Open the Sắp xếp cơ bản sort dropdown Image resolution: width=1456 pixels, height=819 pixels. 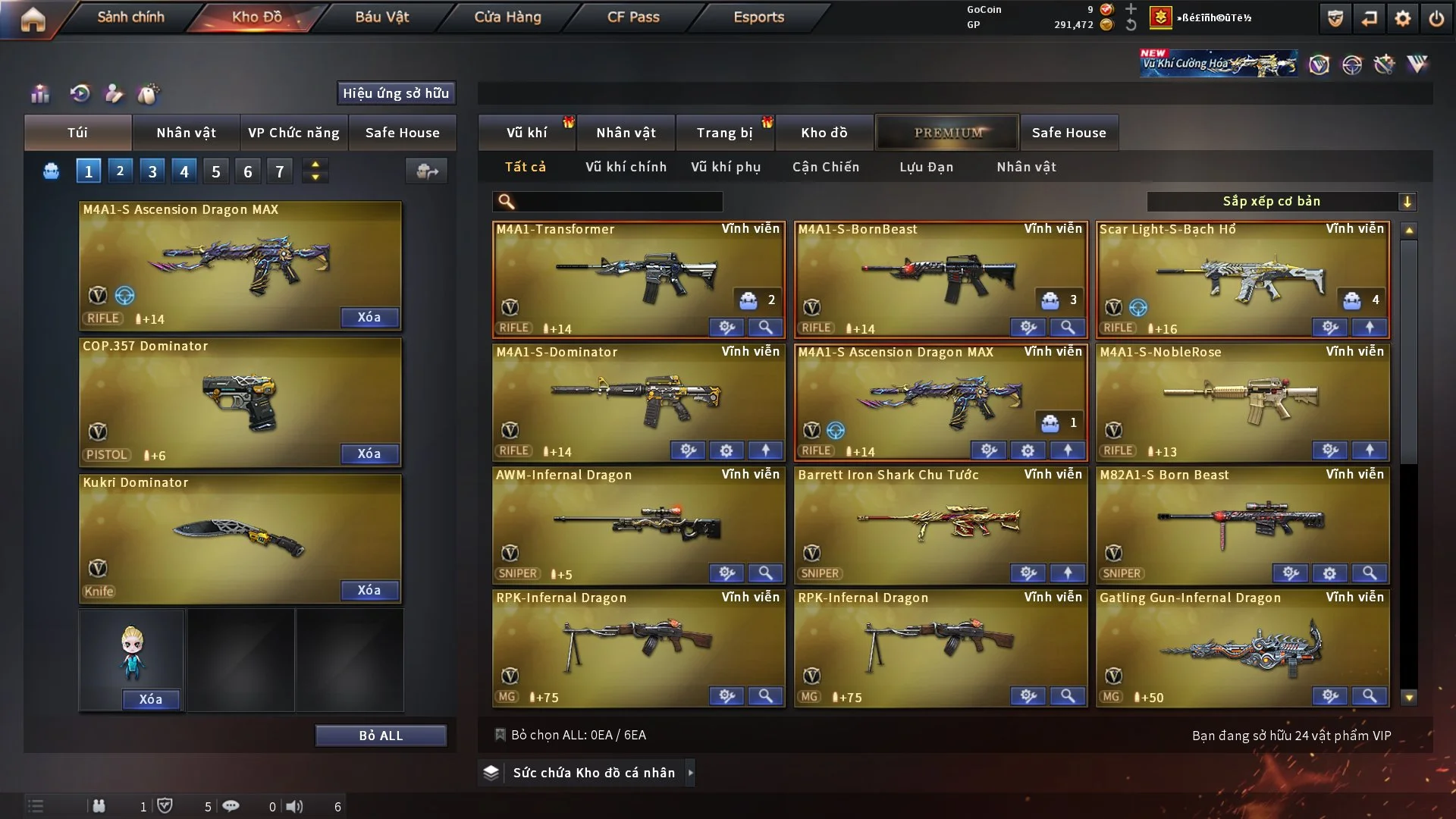coord(1281,202)
